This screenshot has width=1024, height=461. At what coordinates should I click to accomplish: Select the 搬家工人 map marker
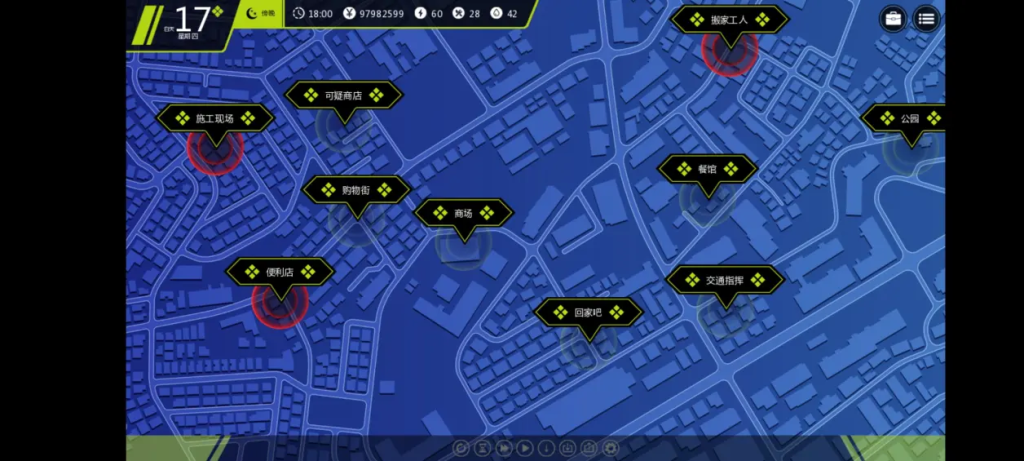[x=730, y=20]
